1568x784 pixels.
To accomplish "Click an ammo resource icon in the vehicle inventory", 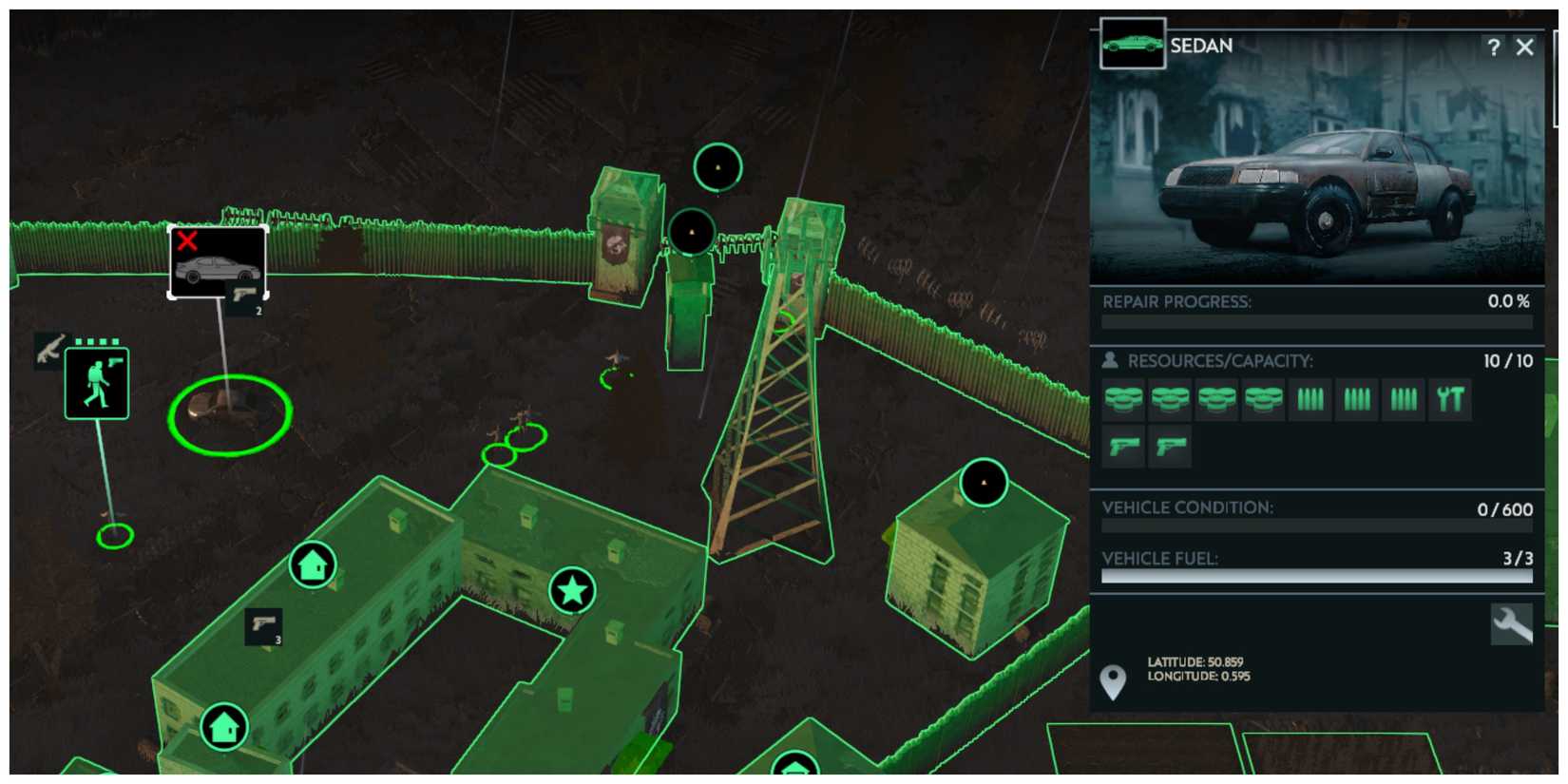I will click(1310, 398).
